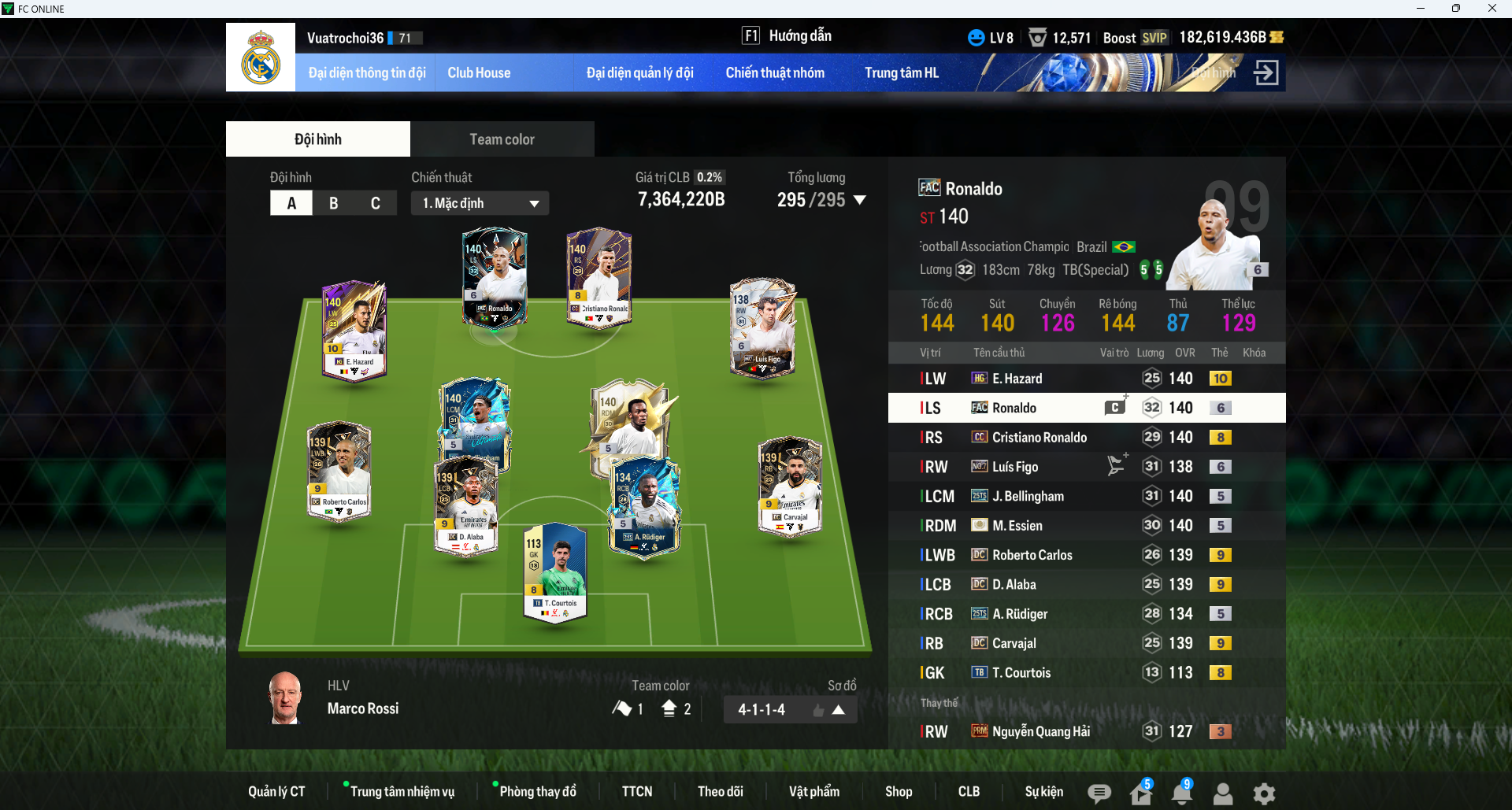The width and height of the screenshot is (1512, 810).
Task: Open the Club House menu
Action: point(479,72)
